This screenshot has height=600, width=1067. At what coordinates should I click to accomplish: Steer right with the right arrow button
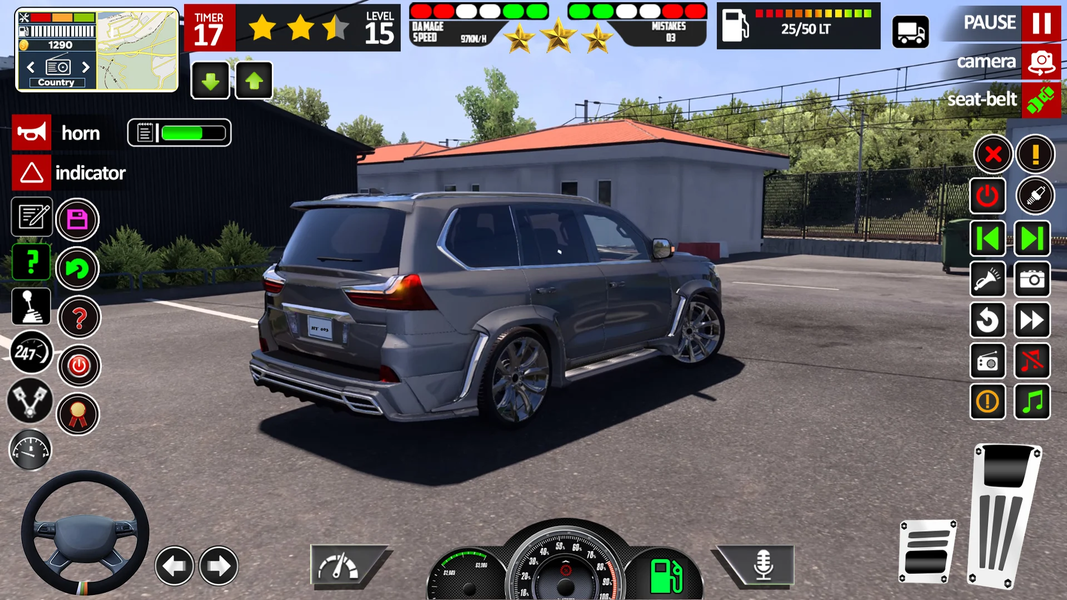click(x=219, y=566)
